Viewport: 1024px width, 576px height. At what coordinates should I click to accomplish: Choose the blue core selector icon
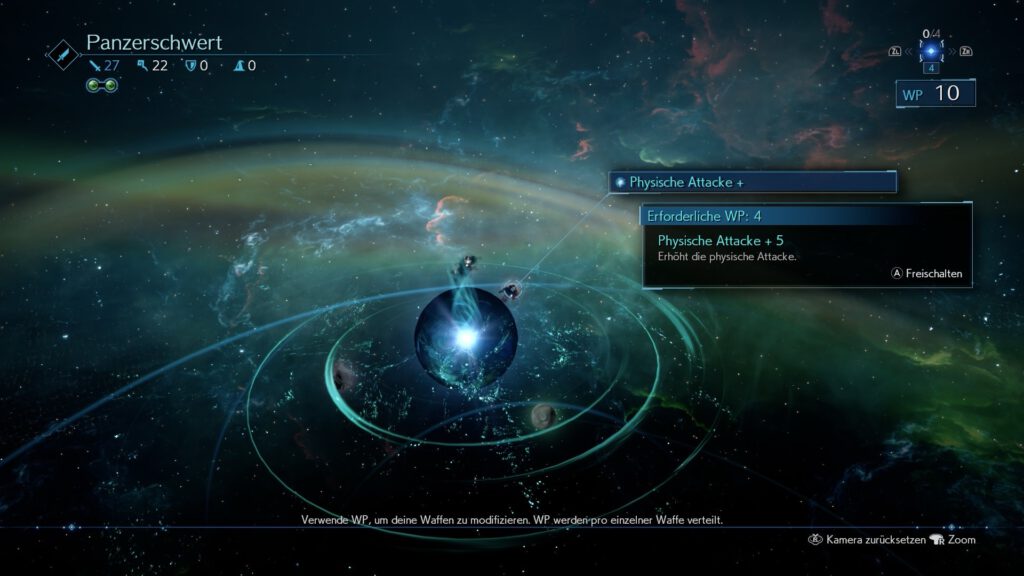click(932, 50)
